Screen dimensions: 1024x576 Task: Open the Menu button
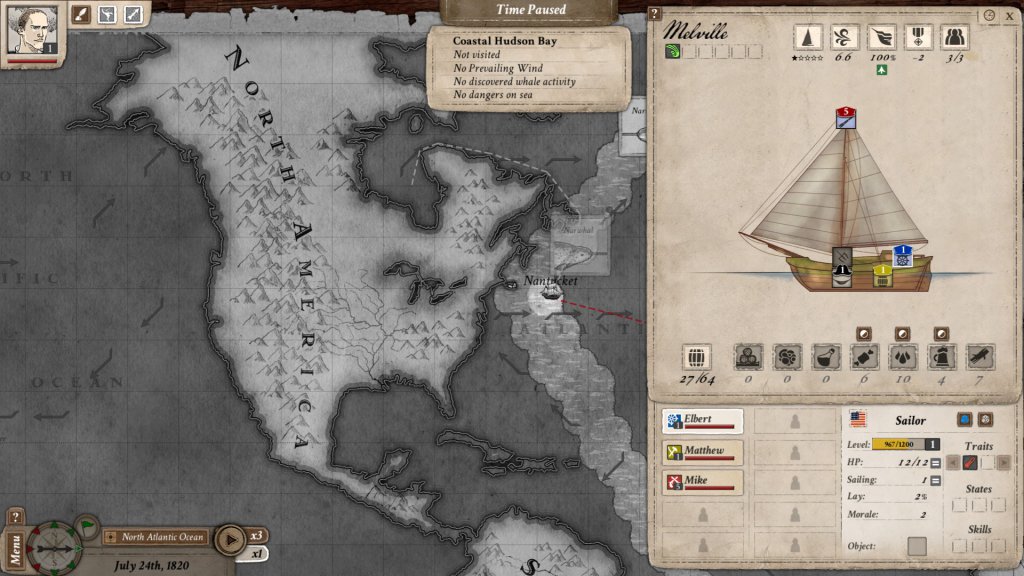[15, 549]
